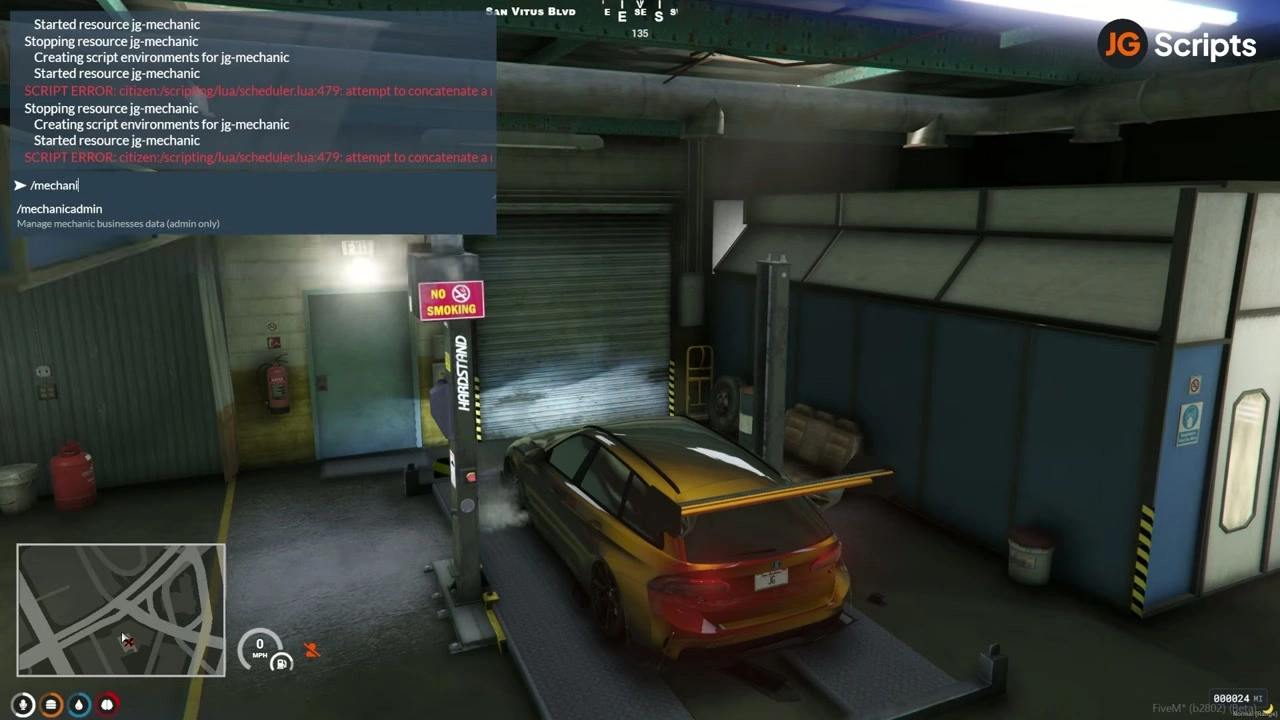Image resolution: width=1280 pixels, height=720 pixels.
Task: Select the brain stress status icon
Action: [x=107, y=704]
